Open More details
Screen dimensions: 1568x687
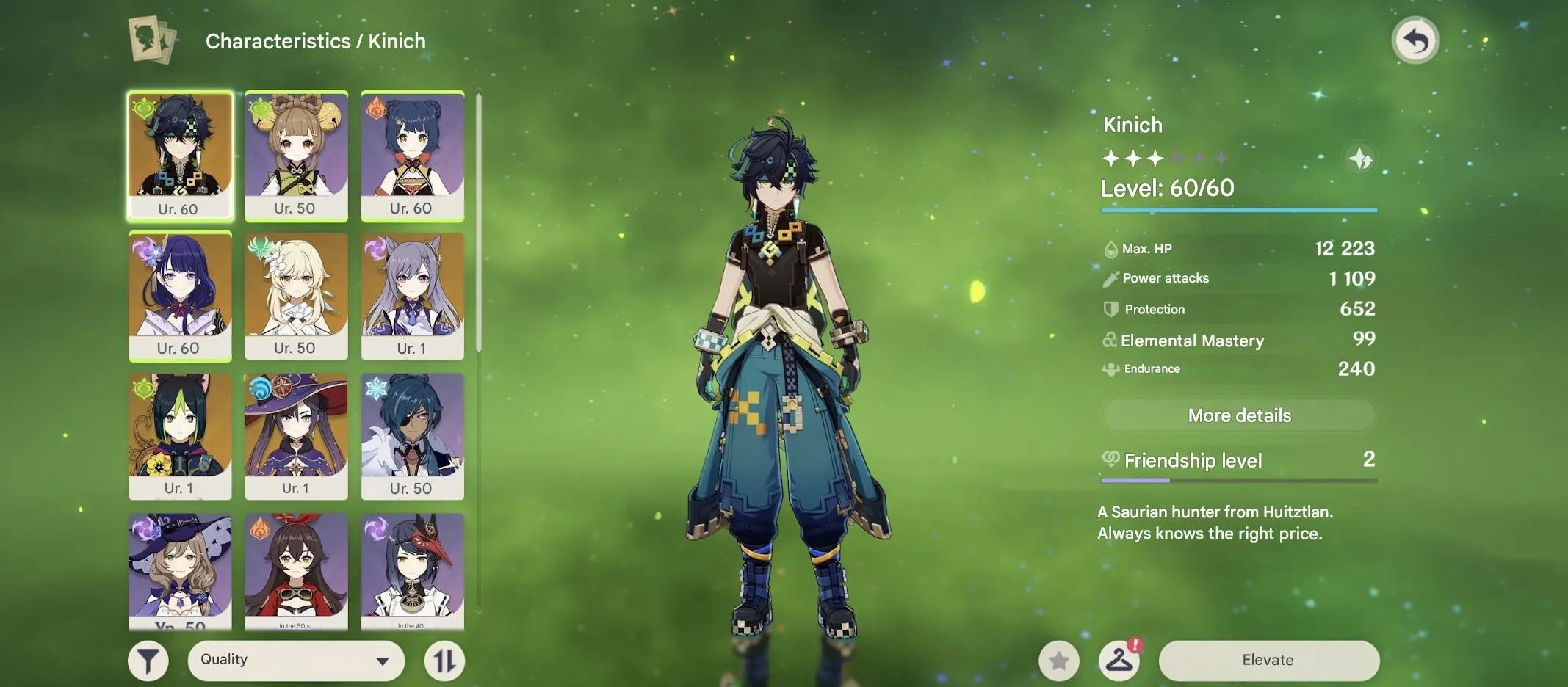click(1238, 415)
